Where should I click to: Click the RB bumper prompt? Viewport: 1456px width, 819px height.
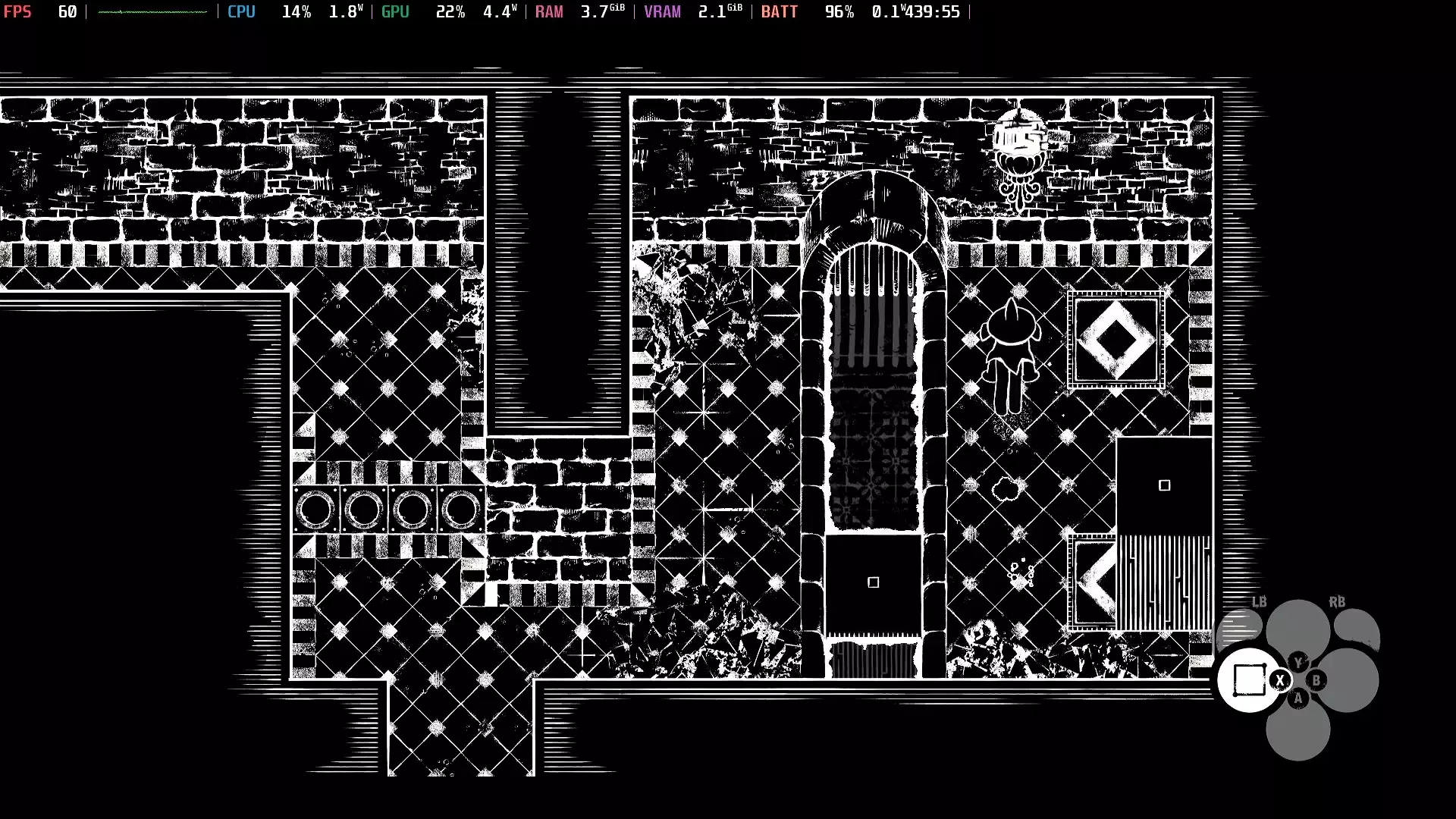point(1337,603)
